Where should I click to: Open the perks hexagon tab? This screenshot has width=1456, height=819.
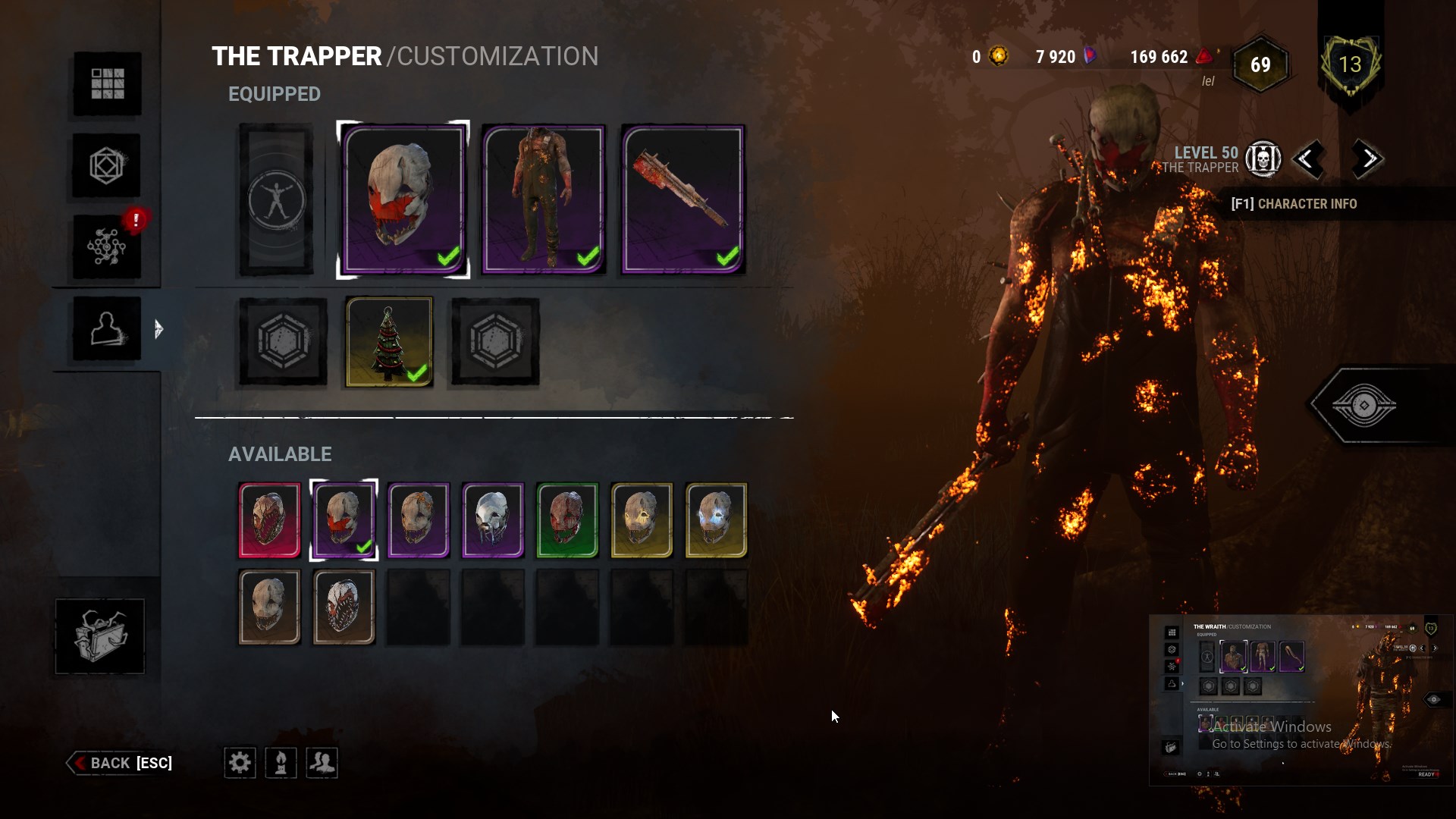click(x=107, y=165)
